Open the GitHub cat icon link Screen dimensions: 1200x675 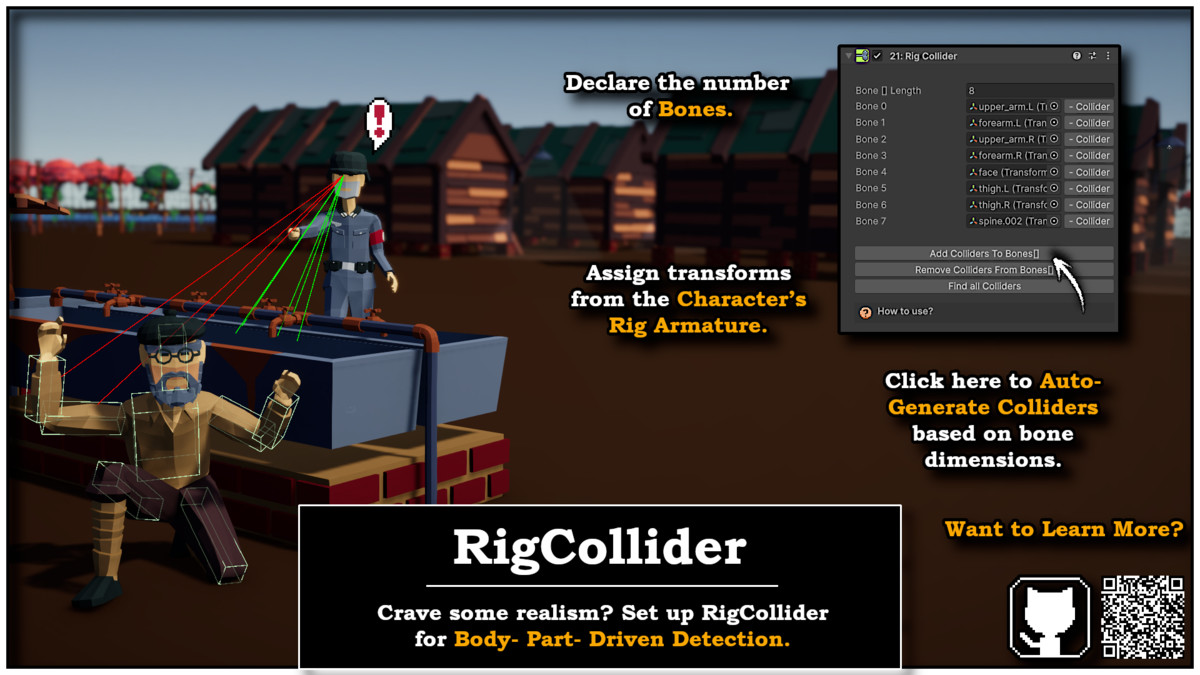pos(1049,617)
